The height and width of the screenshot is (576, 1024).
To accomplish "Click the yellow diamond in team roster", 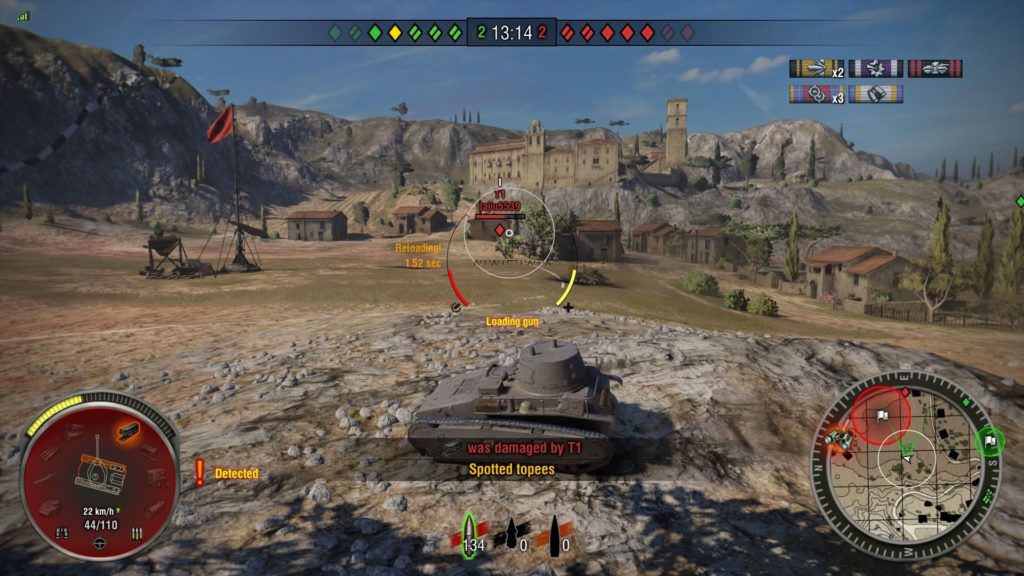I will coord(395,33).
